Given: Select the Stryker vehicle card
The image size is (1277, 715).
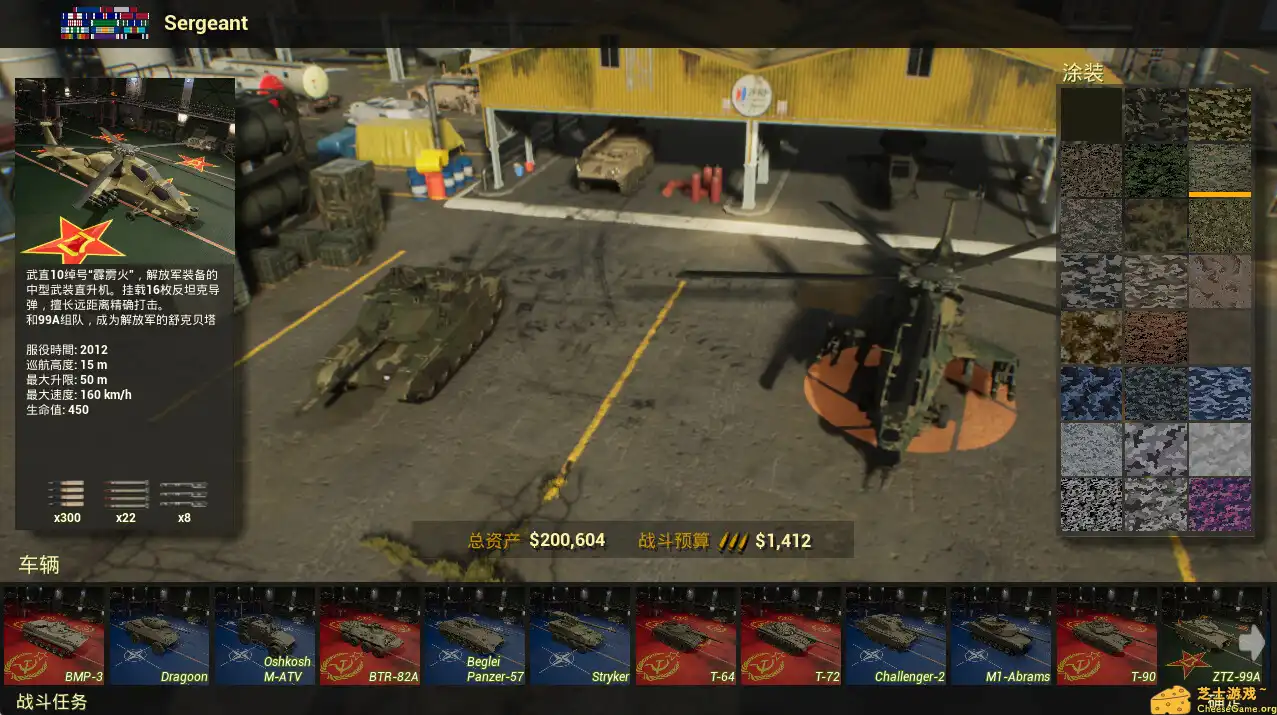Looking at the screenshot, I should (x=581, y=636).
